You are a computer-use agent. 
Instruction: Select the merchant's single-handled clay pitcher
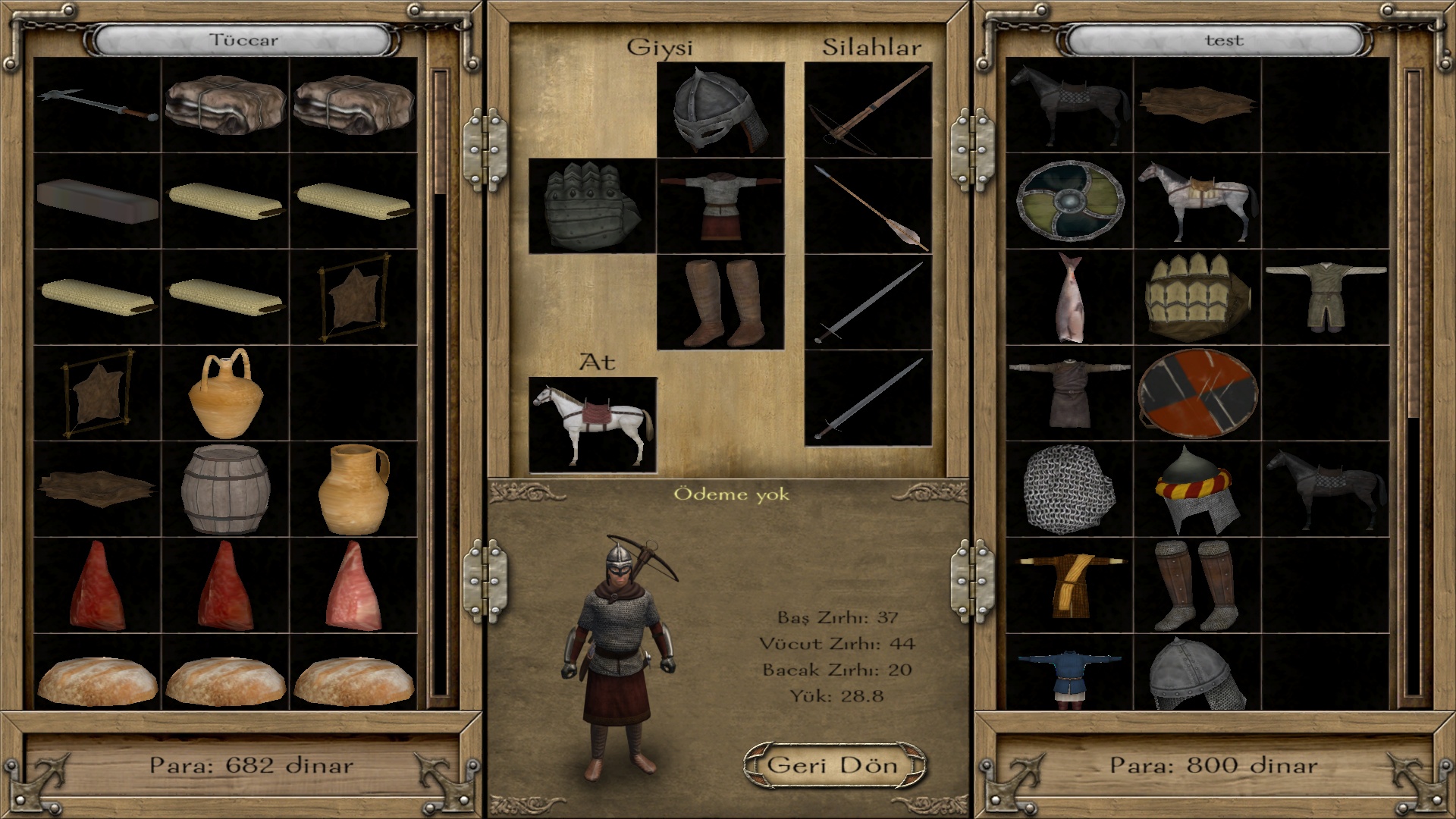[353, 489]
